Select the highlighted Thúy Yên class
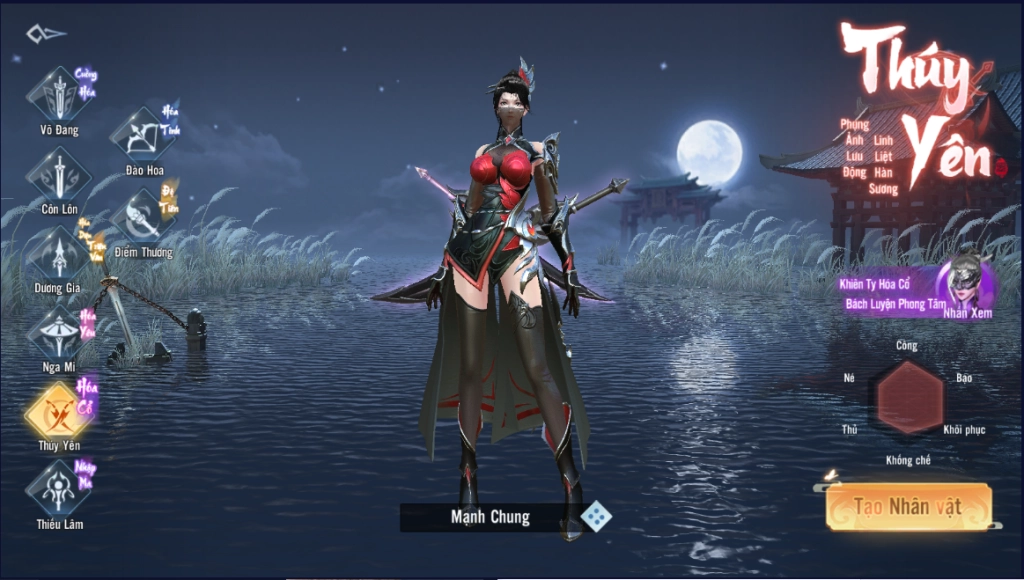This screenshot has height=580, width=1024. coord(59,411)
